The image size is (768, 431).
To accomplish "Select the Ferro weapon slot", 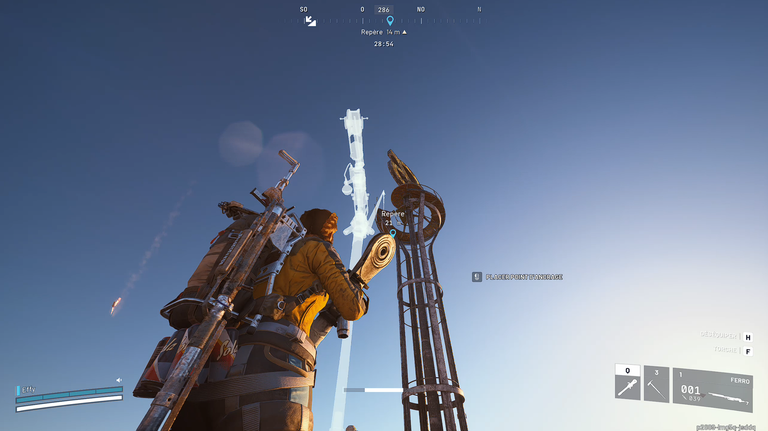I will [712, 389].
